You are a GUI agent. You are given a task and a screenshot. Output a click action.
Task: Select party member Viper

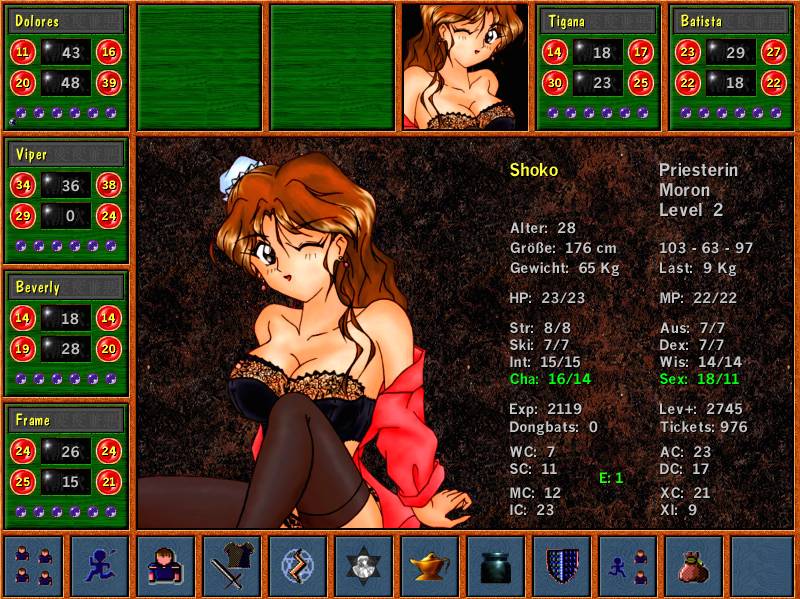click(x=66, y=155)
